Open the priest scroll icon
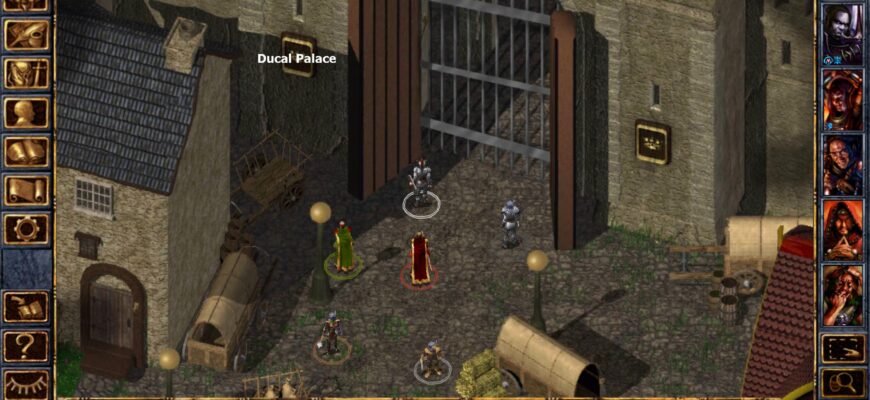Screen dimensions: 870x400 (x=26, y=190)
